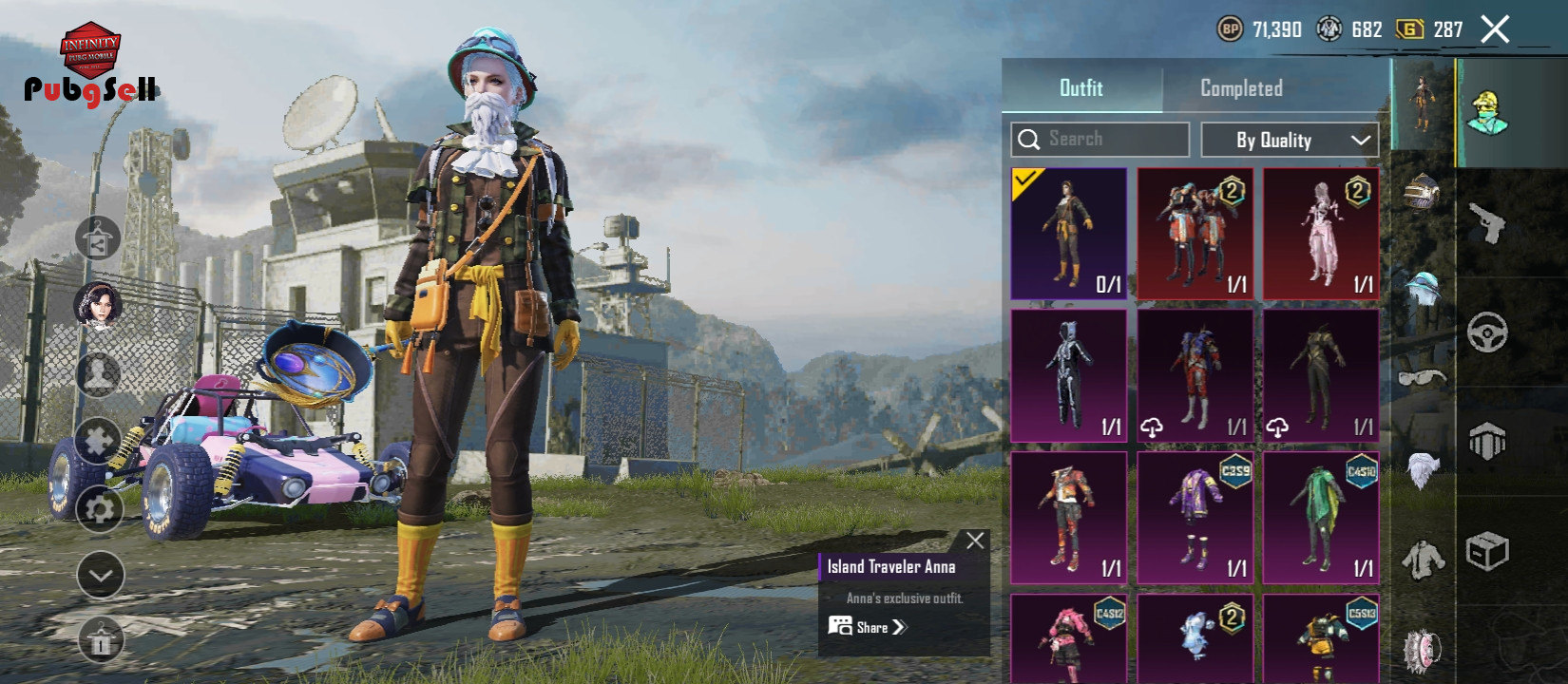This screenshot has height=684, width=1568.
Task: Select the Outfit tab
Action: click(1081, 88)
